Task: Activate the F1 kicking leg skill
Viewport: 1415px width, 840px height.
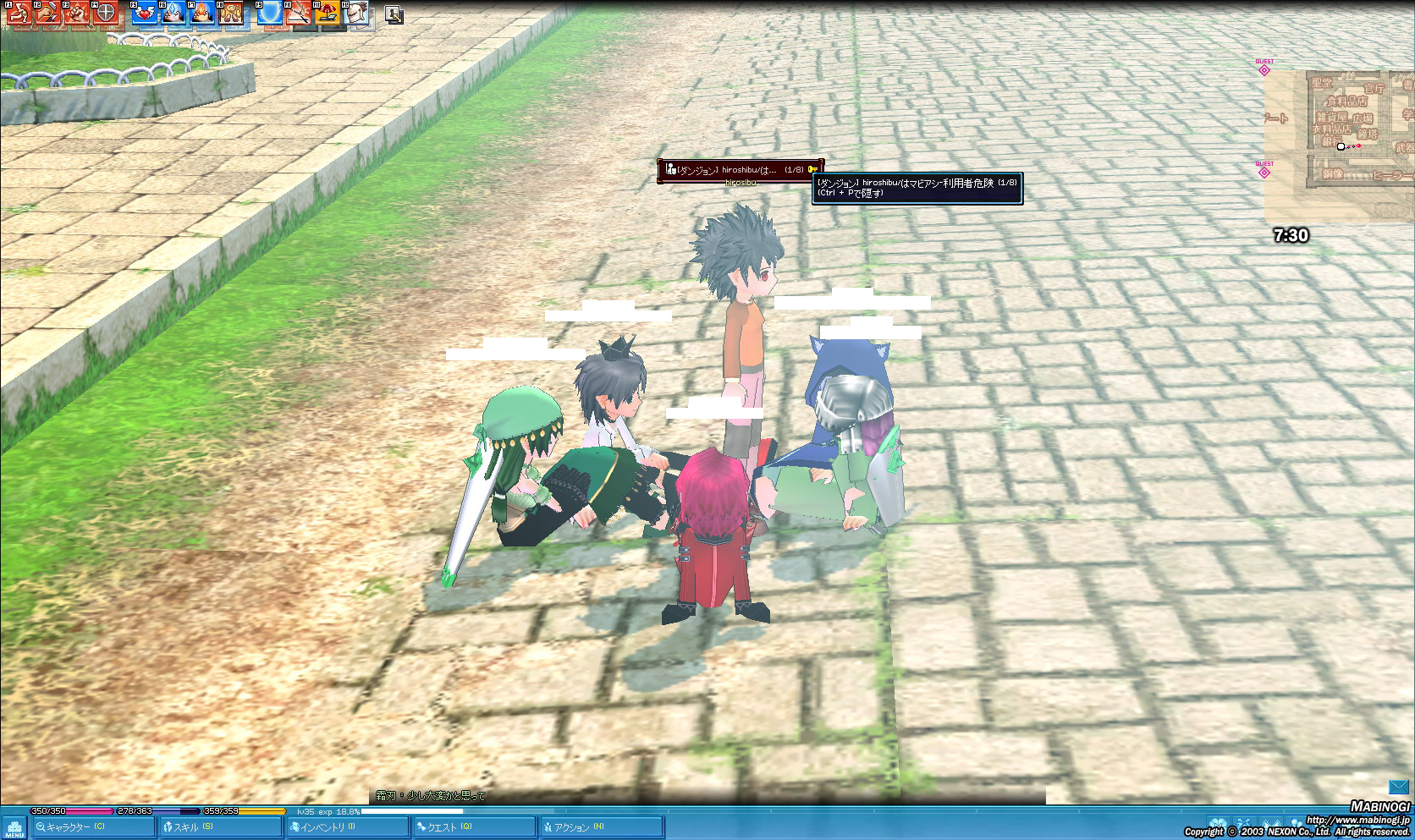Action: (19, 13)
